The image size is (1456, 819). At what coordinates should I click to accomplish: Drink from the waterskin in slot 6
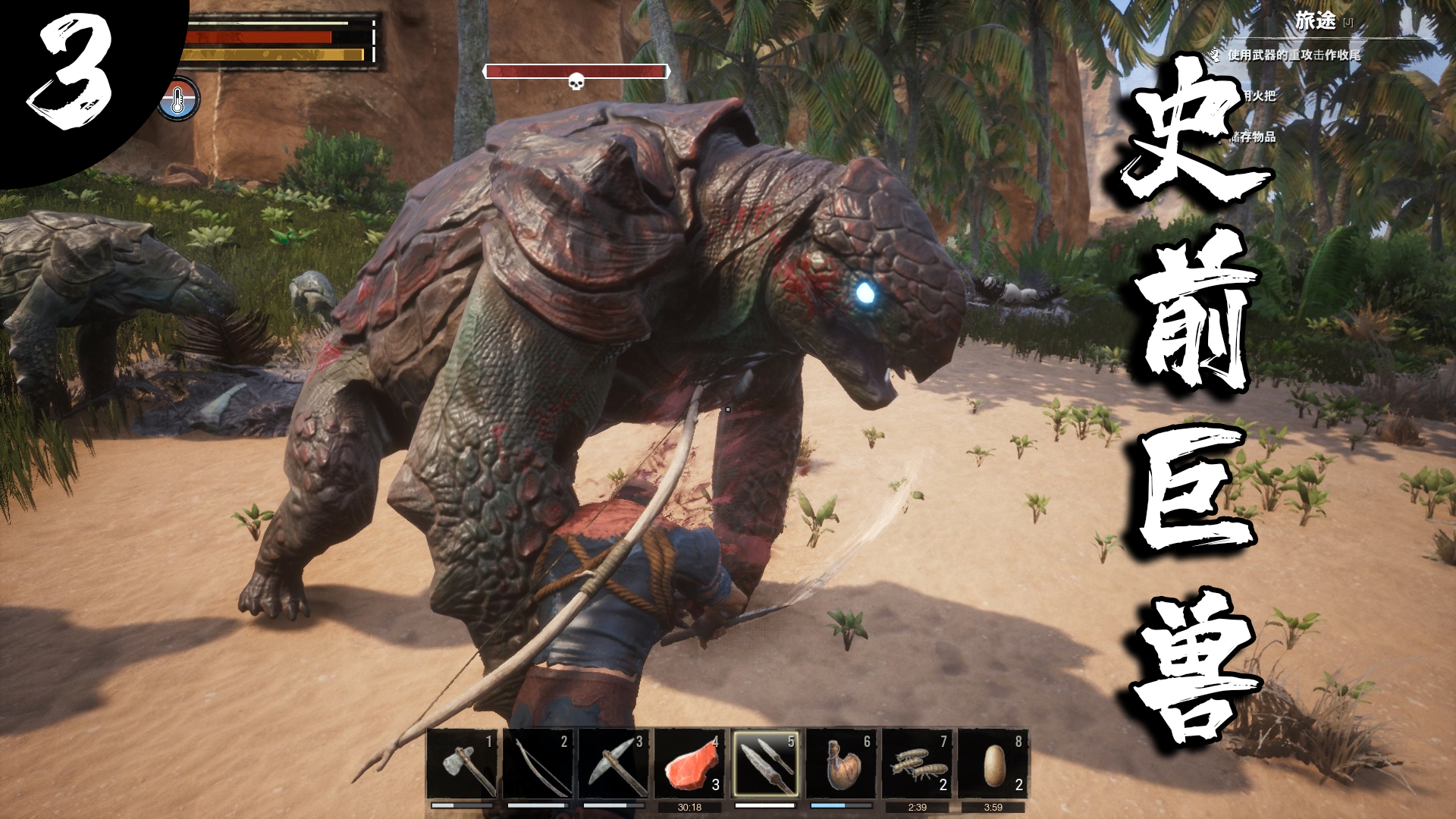(x=842, y=763)
